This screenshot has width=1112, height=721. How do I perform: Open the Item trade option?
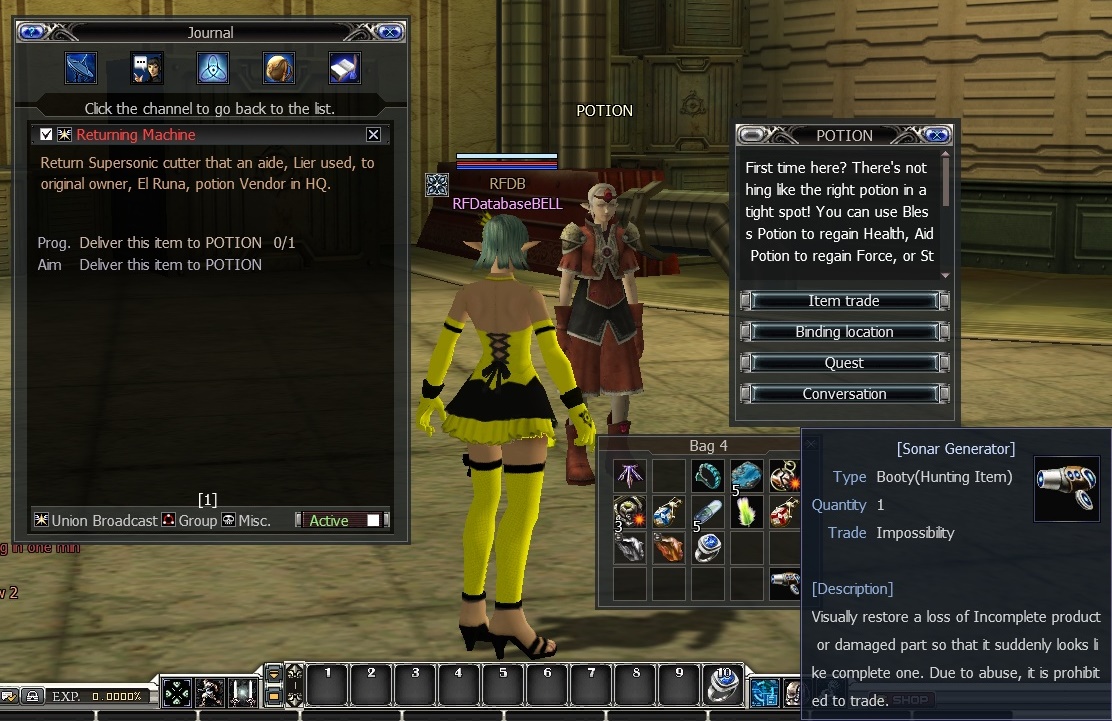click(844, 301)
